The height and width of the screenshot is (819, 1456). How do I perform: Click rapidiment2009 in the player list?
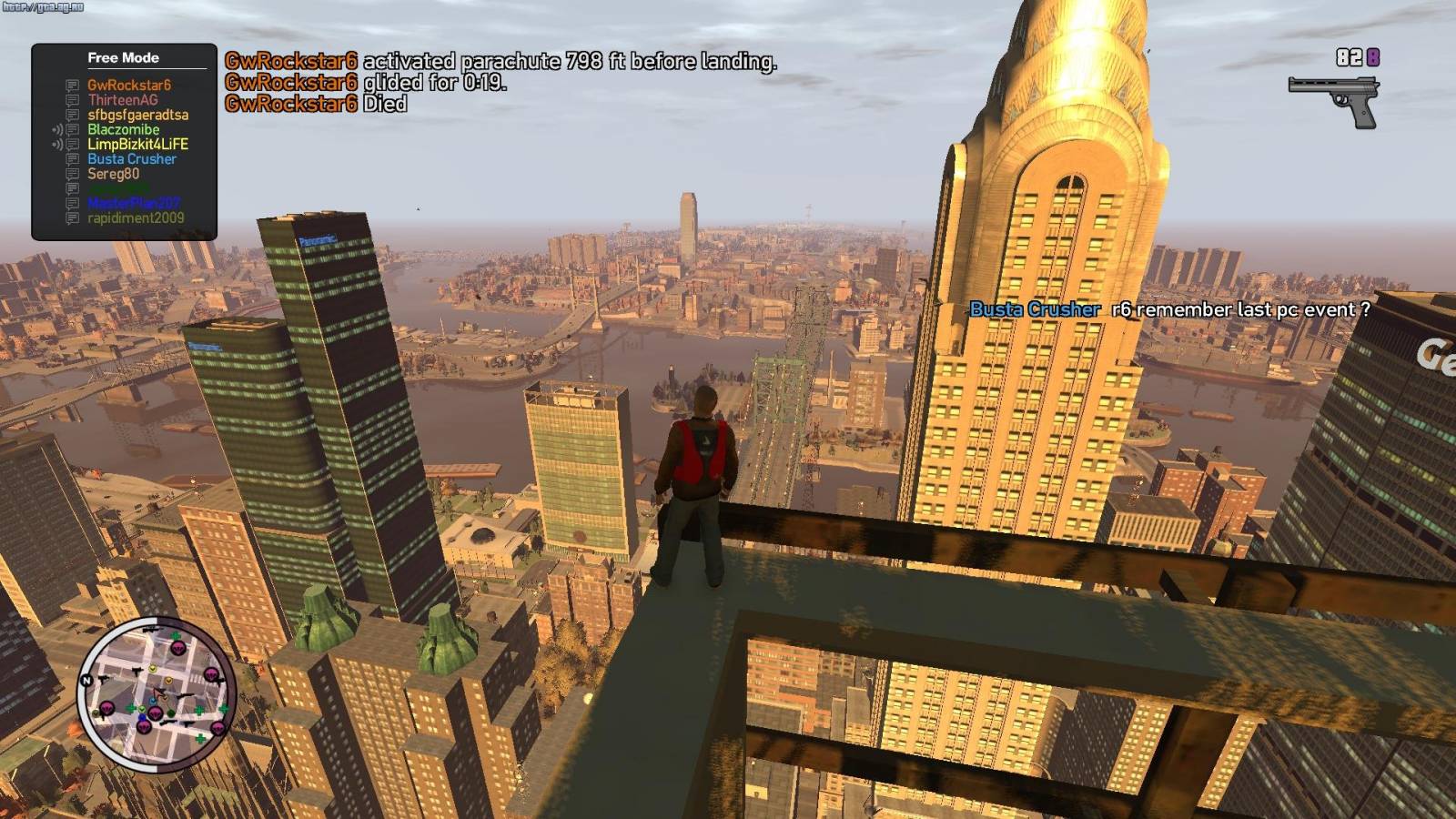[x=136, y=218]
